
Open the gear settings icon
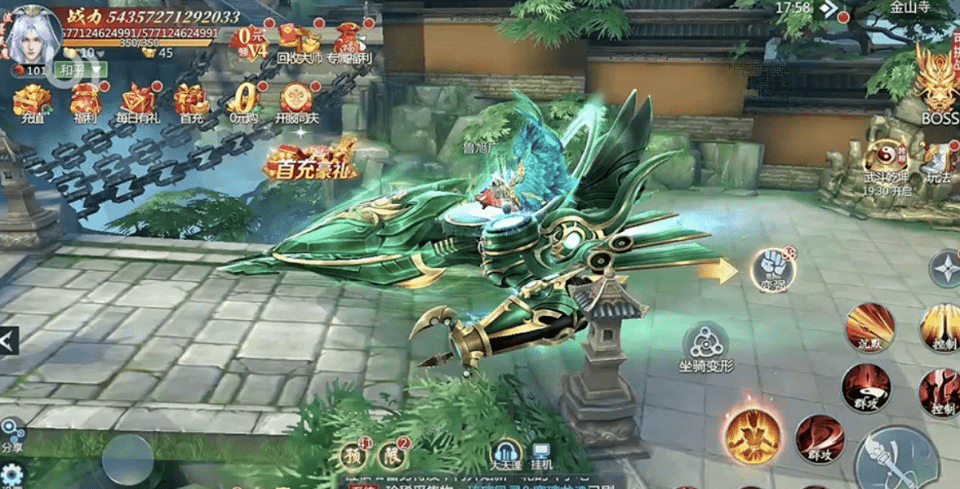coord(12,474)
